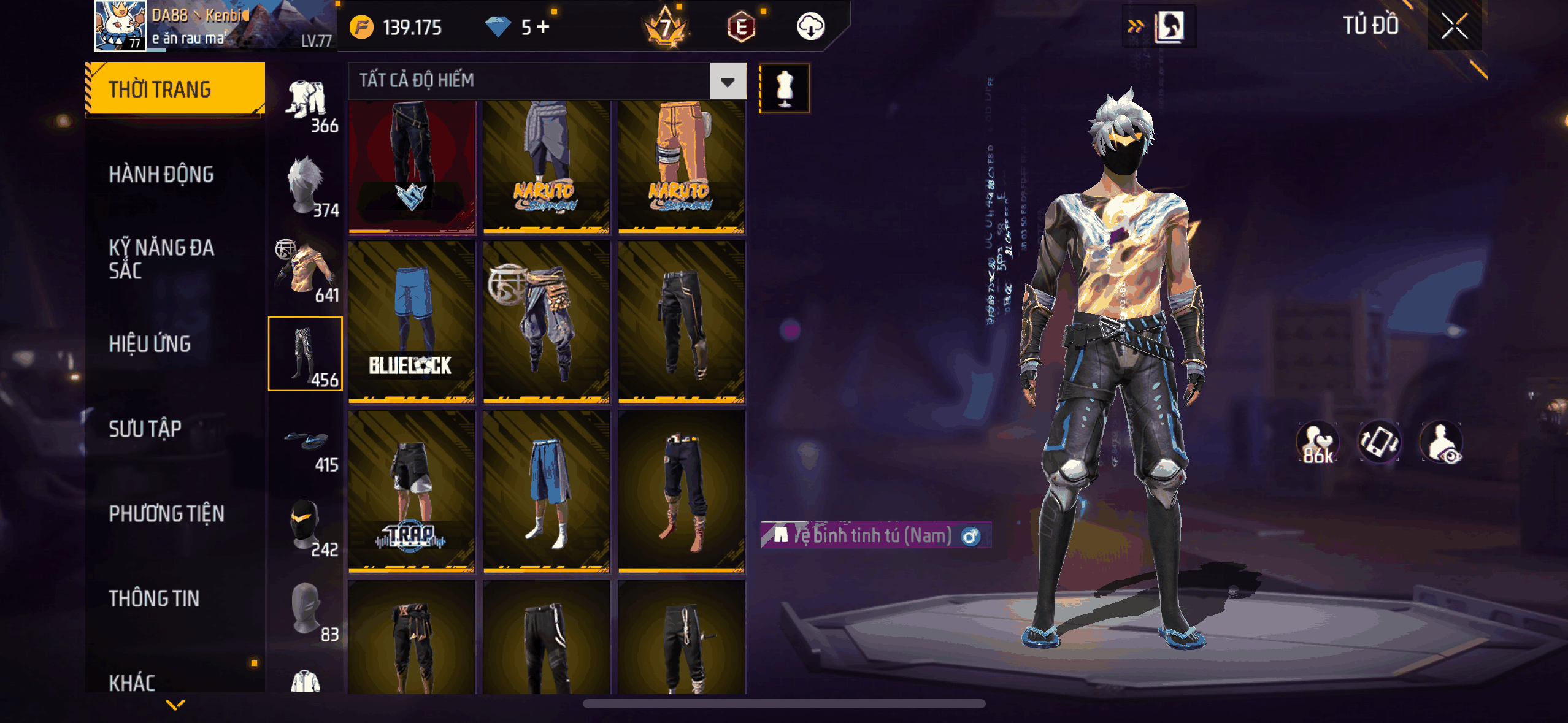Open the face mask category showing 242
Screen dimensions: 1568x723
(306, 524)
